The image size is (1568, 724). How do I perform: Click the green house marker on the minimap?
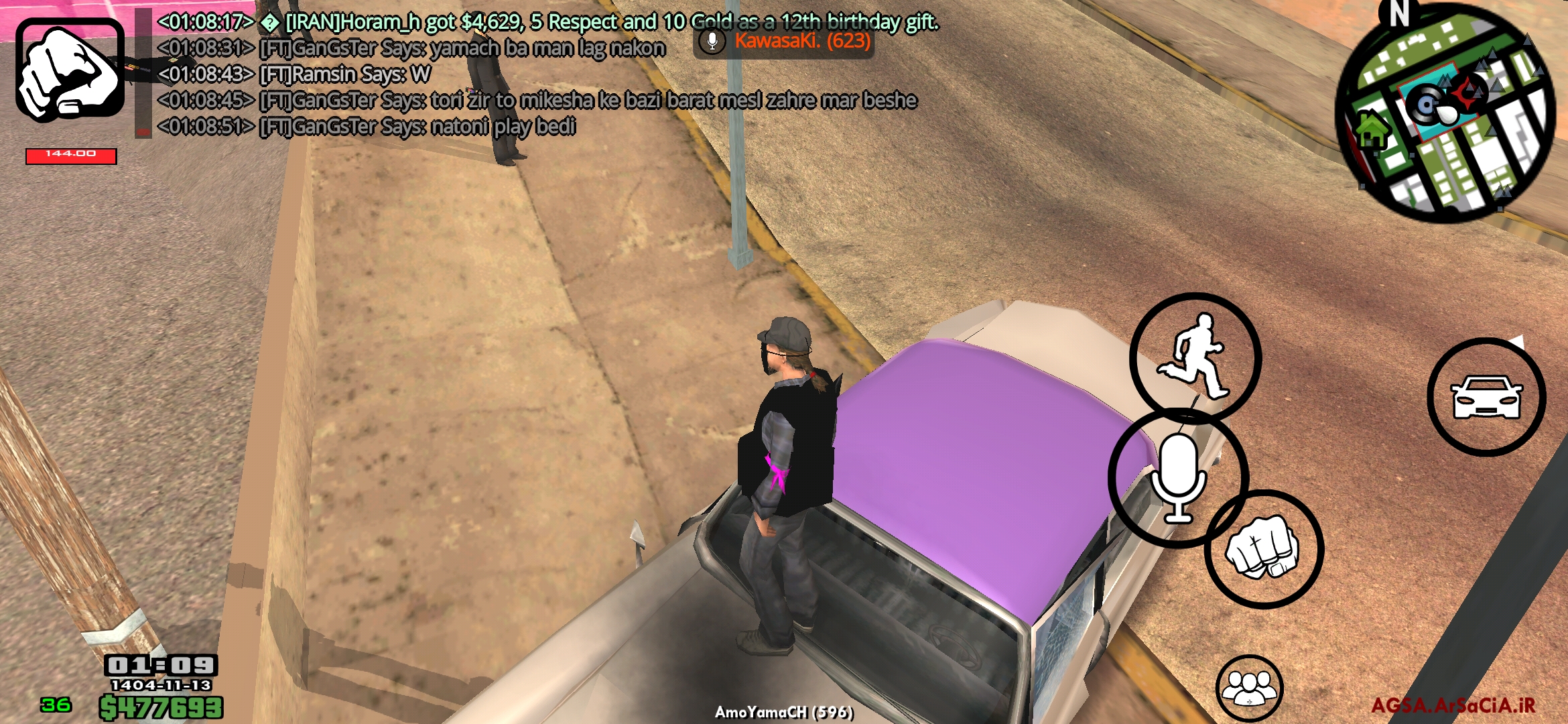1371,130
